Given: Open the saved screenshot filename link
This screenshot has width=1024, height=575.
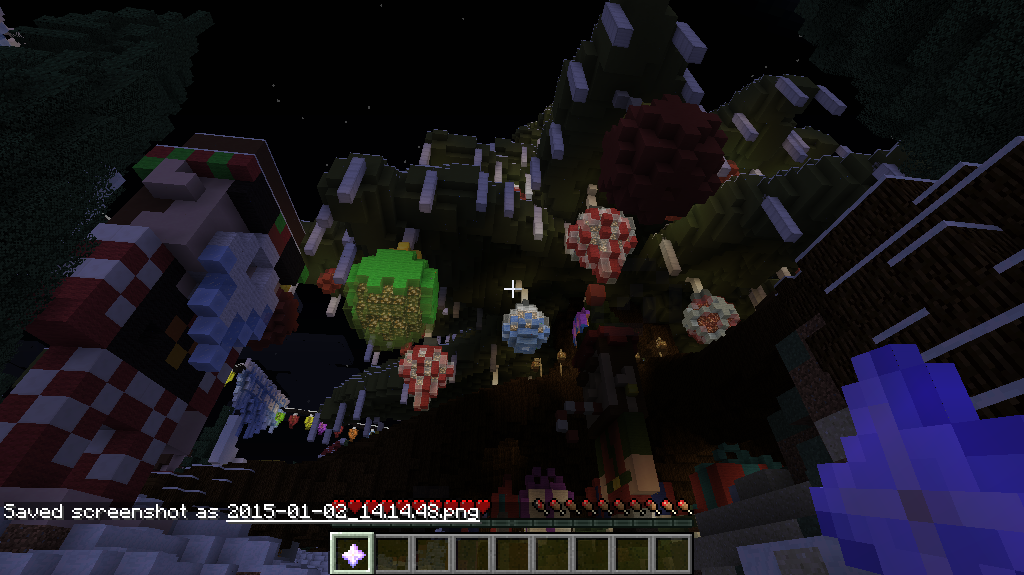Looking at the screenshot, I should click(352, 511).
